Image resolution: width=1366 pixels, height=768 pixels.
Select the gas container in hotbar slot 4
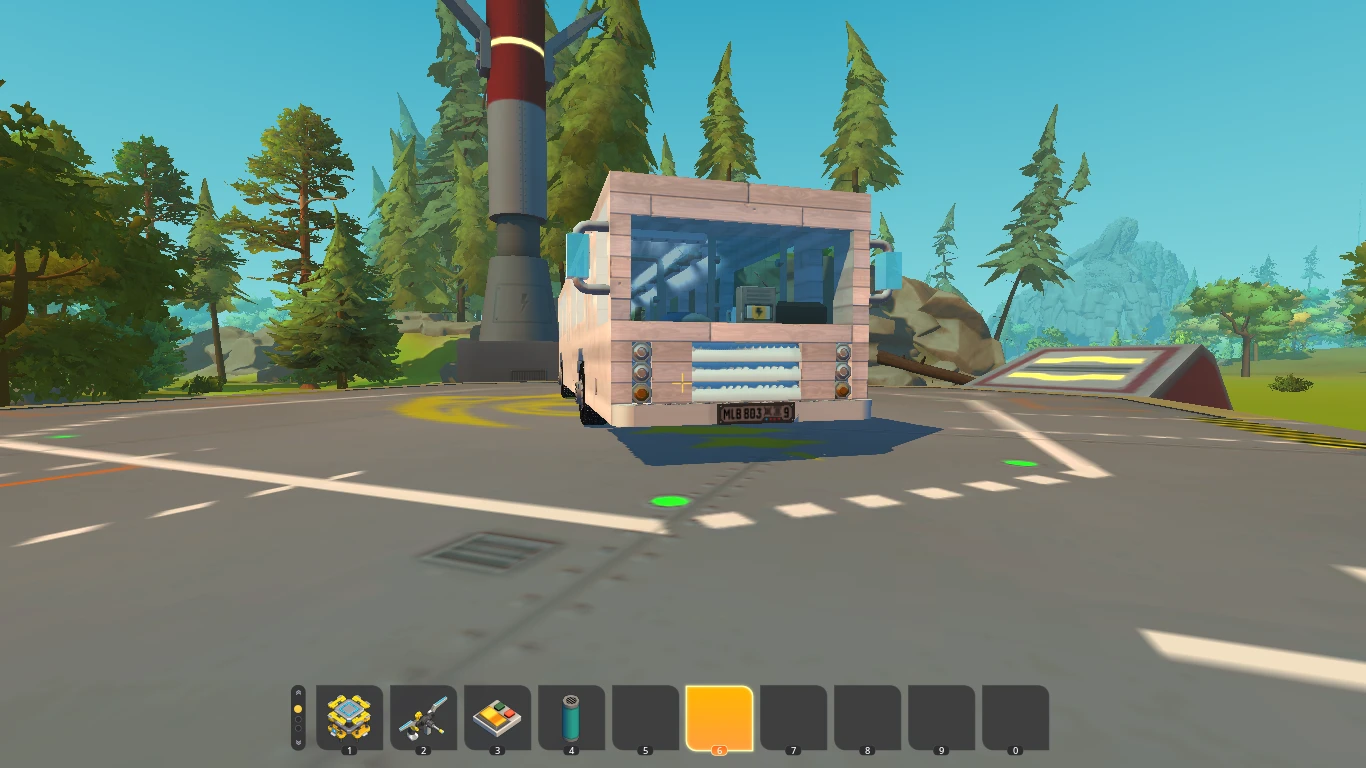[x=569, y=716]
